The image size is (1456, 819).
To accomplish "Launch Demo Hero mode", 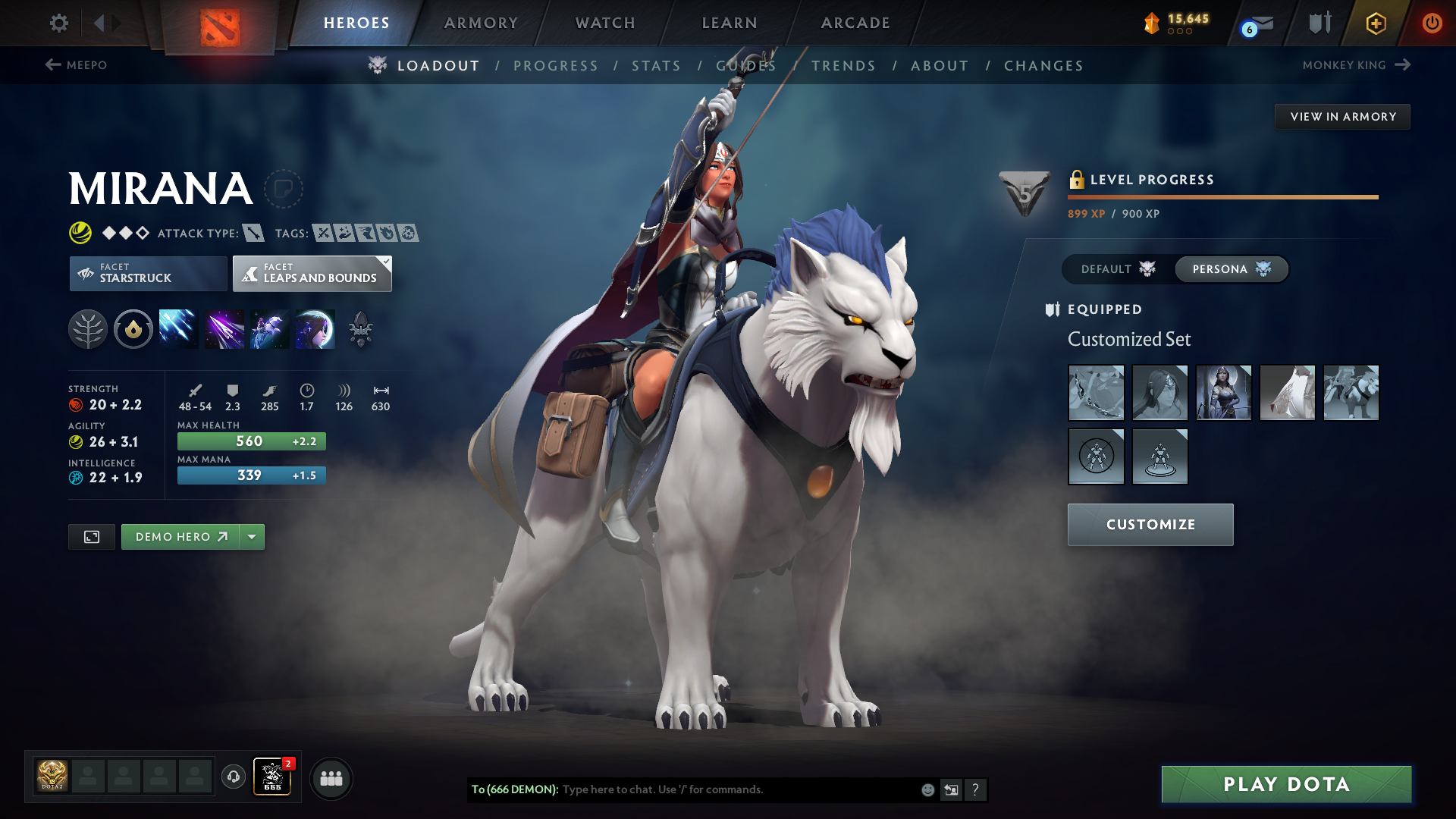I will click(x=180, y=537).
